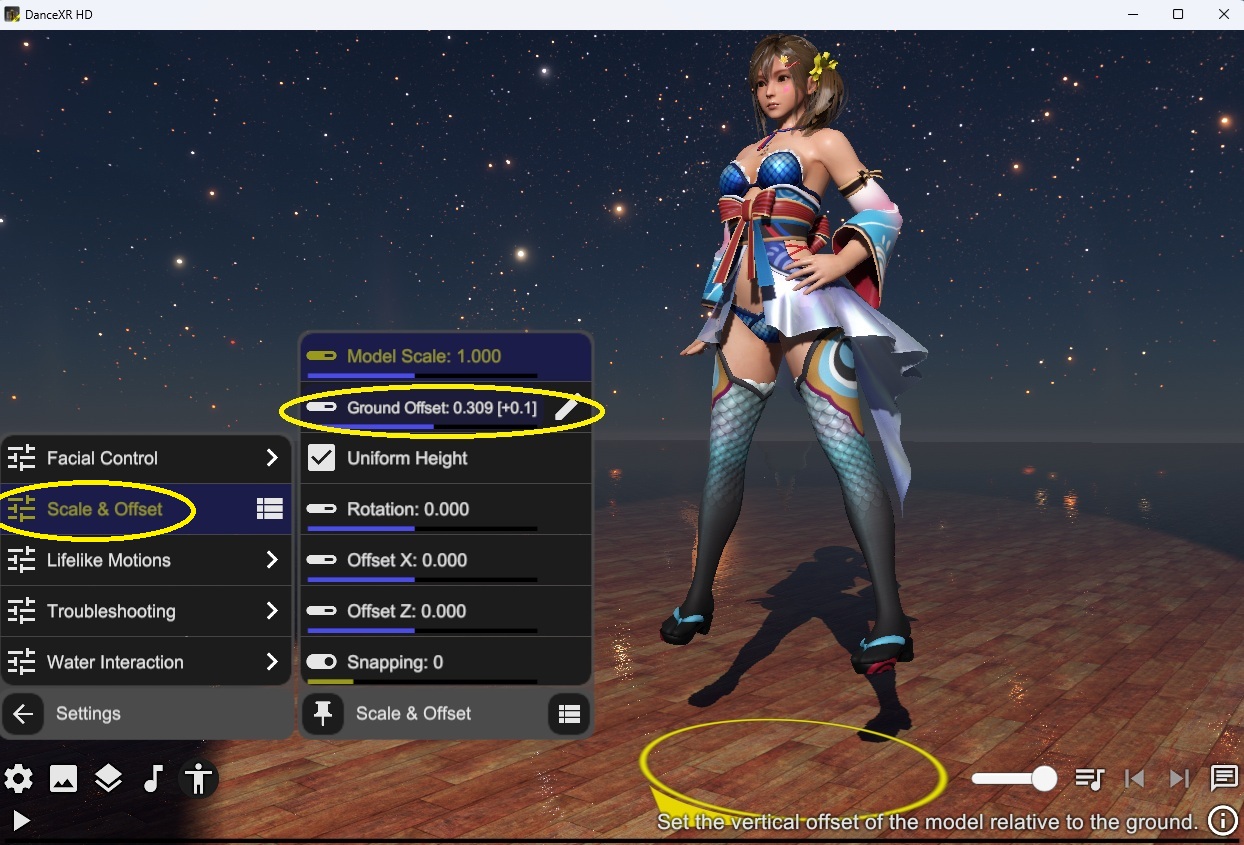The width and height of the screenshot is (1244, 845).
Task: Maximize the DanceXR HD window
Action: (1178, 14)
